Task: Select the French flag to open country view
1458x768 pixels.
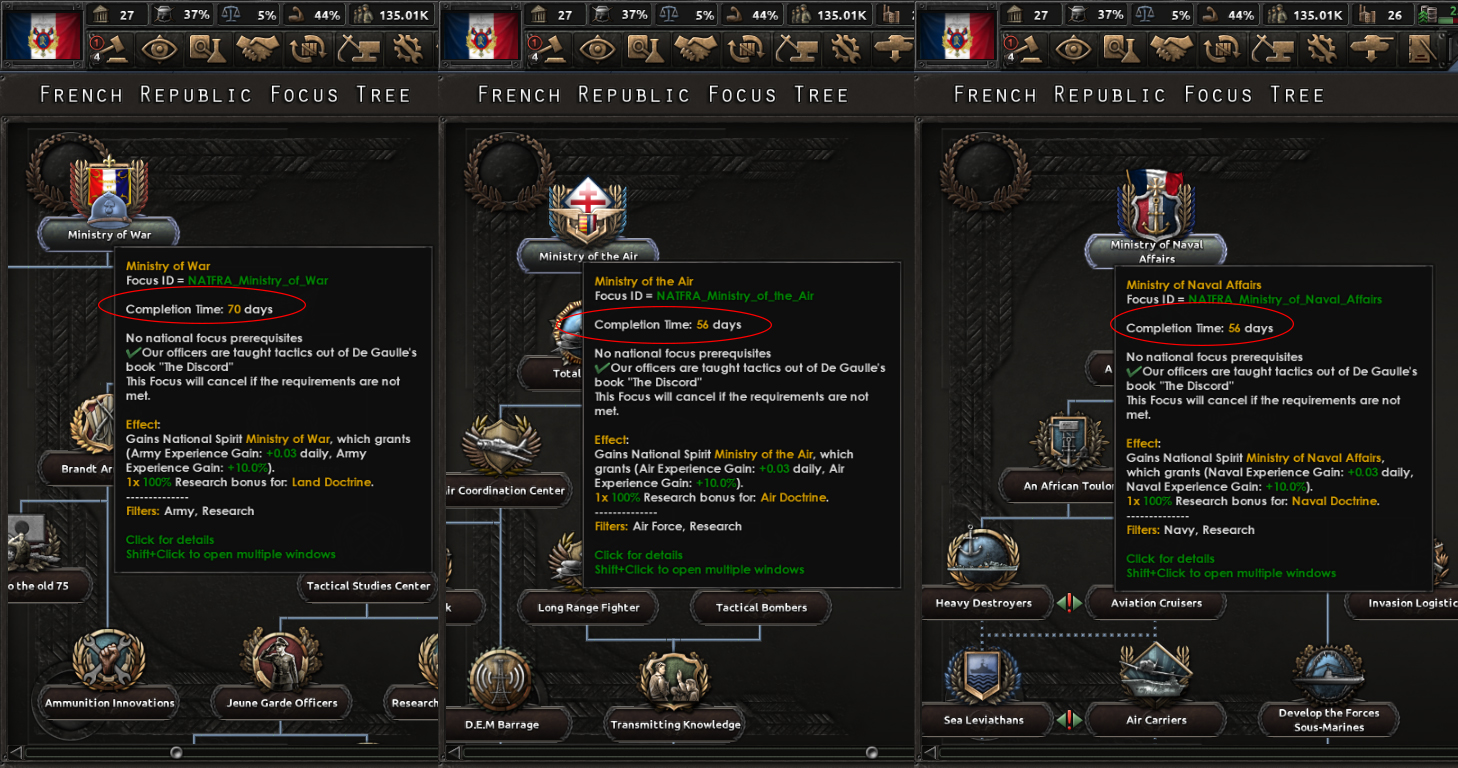Action: coord(42,32)
